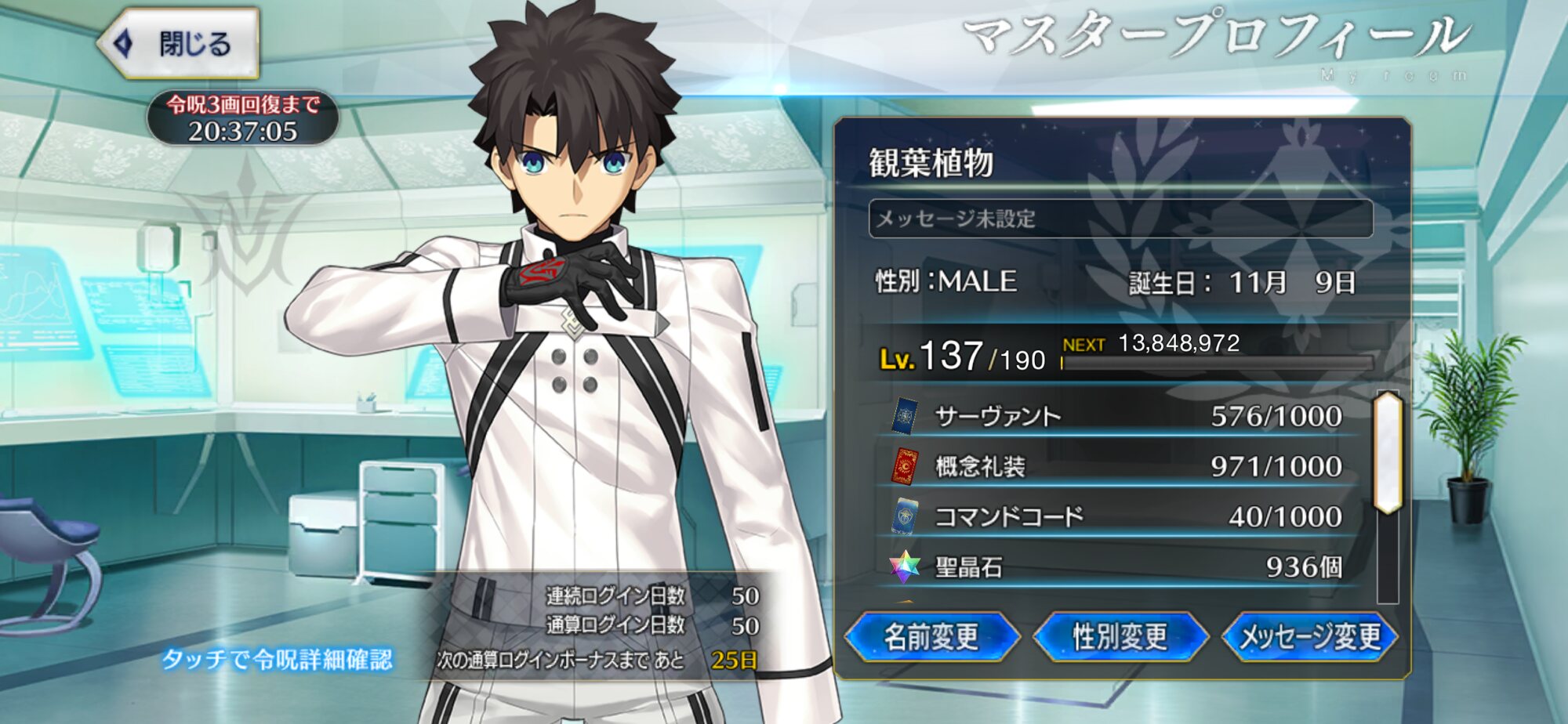The width and height of the screenshot is (1568, 724).
Task: Choose メッセージ変更 to edit message
Action: click(1310, 636)
